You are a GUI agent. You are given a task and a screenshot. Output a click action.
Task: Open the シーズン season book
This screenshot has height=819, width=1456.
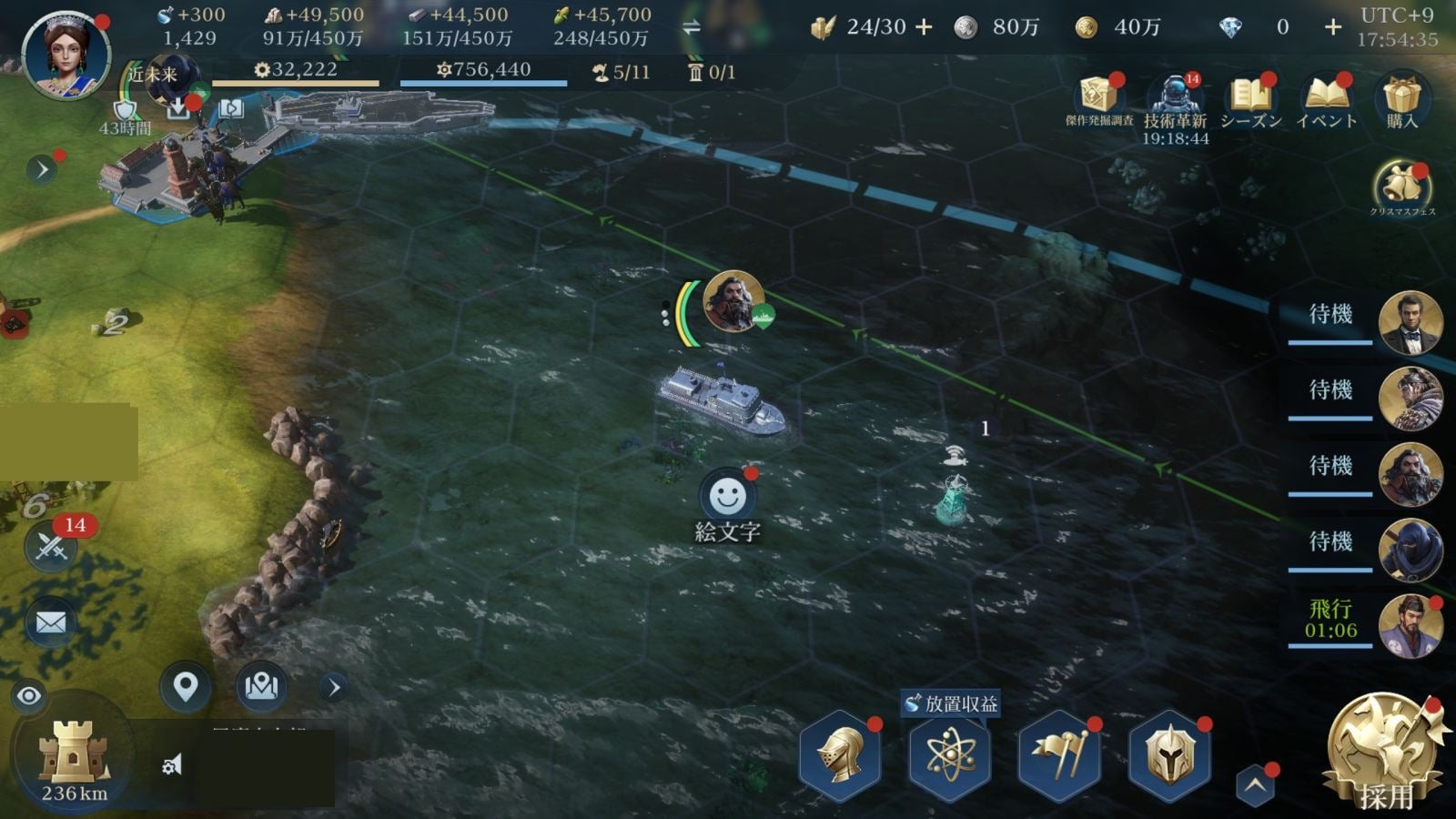point(1250,98)
